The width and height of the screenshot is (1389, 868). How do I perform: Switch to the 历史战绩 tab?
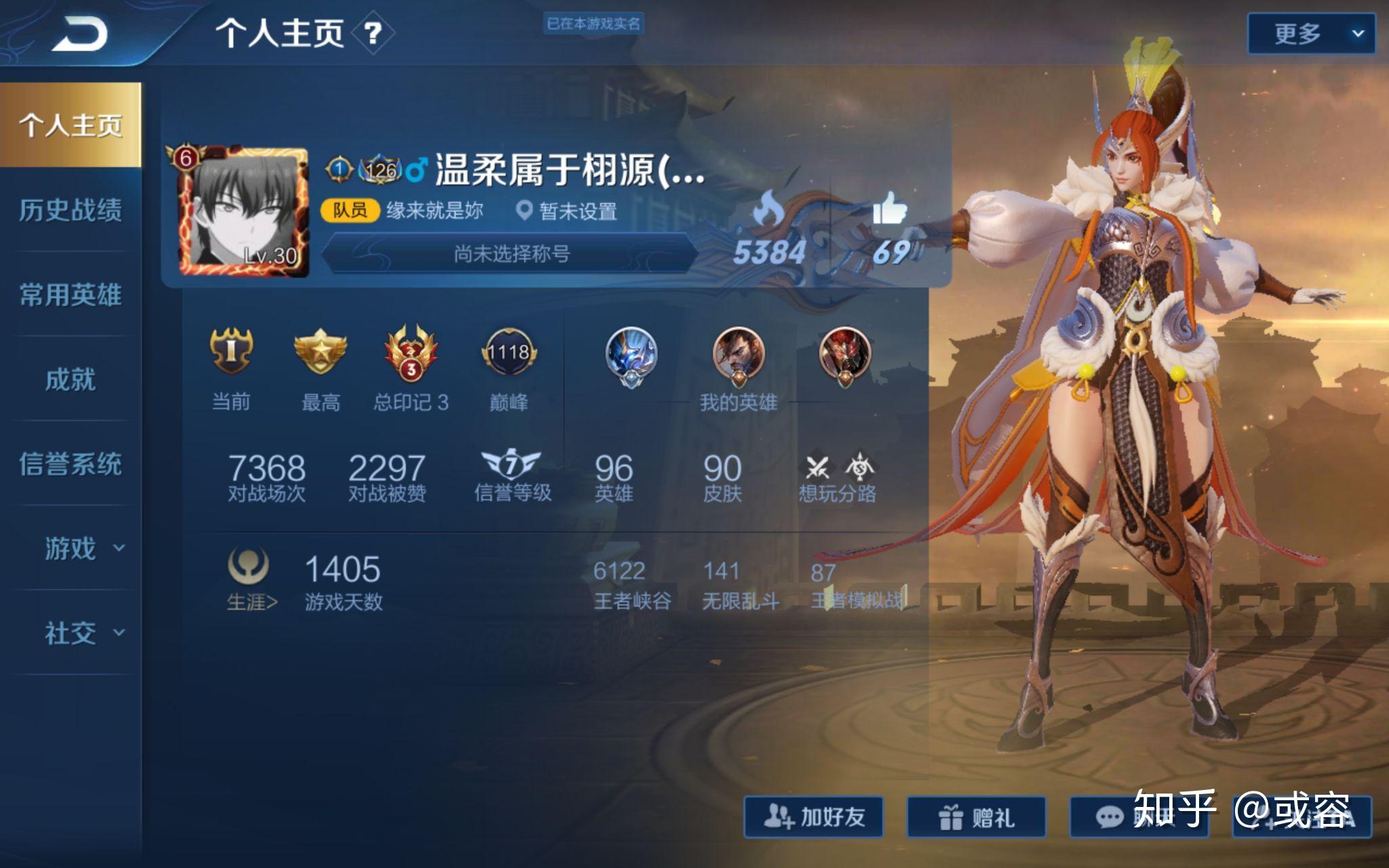pyautogui.click(x=71, y=210)
